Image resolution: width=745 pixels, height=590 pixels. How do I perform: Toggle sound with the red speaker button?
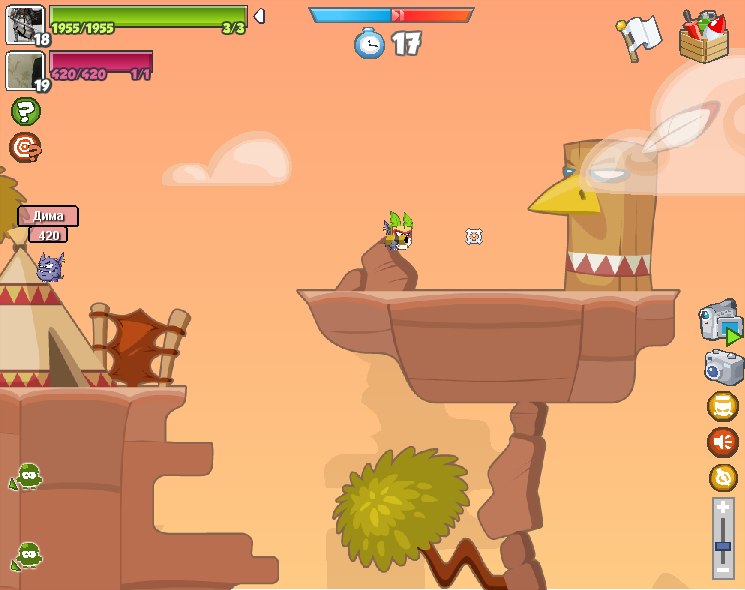[722, 441]
